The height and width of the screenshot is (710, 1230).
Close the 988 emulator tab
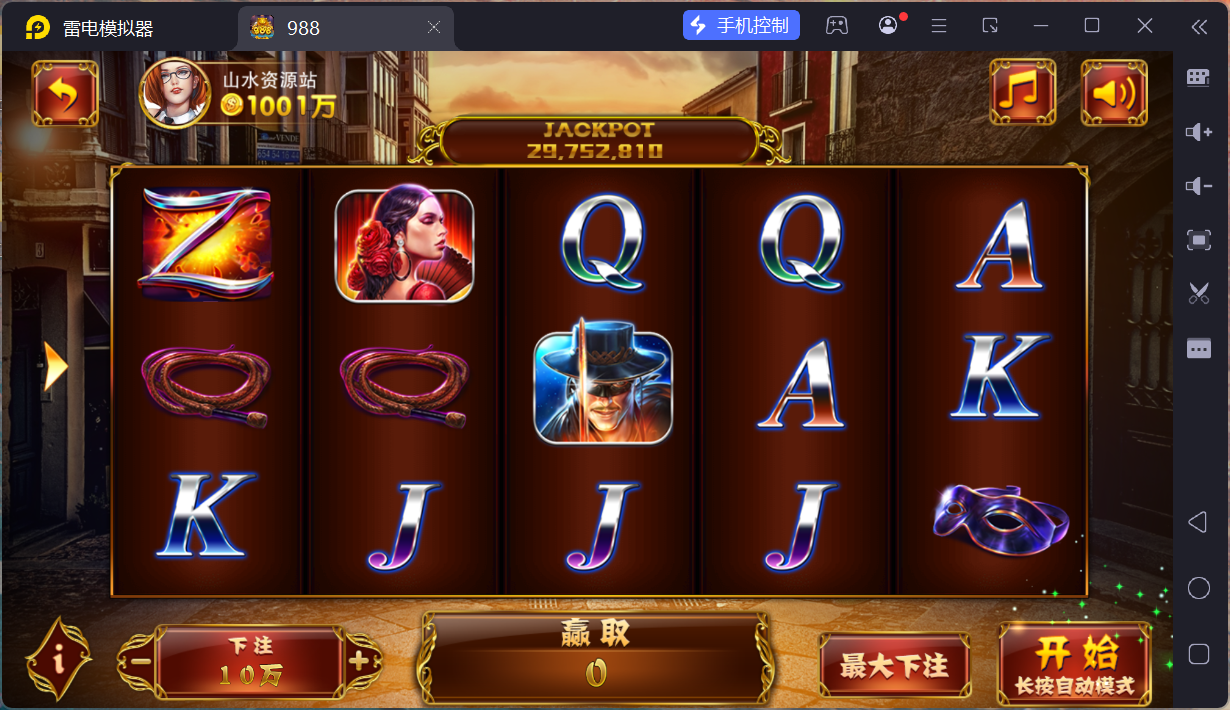click(x=434, y=28)
